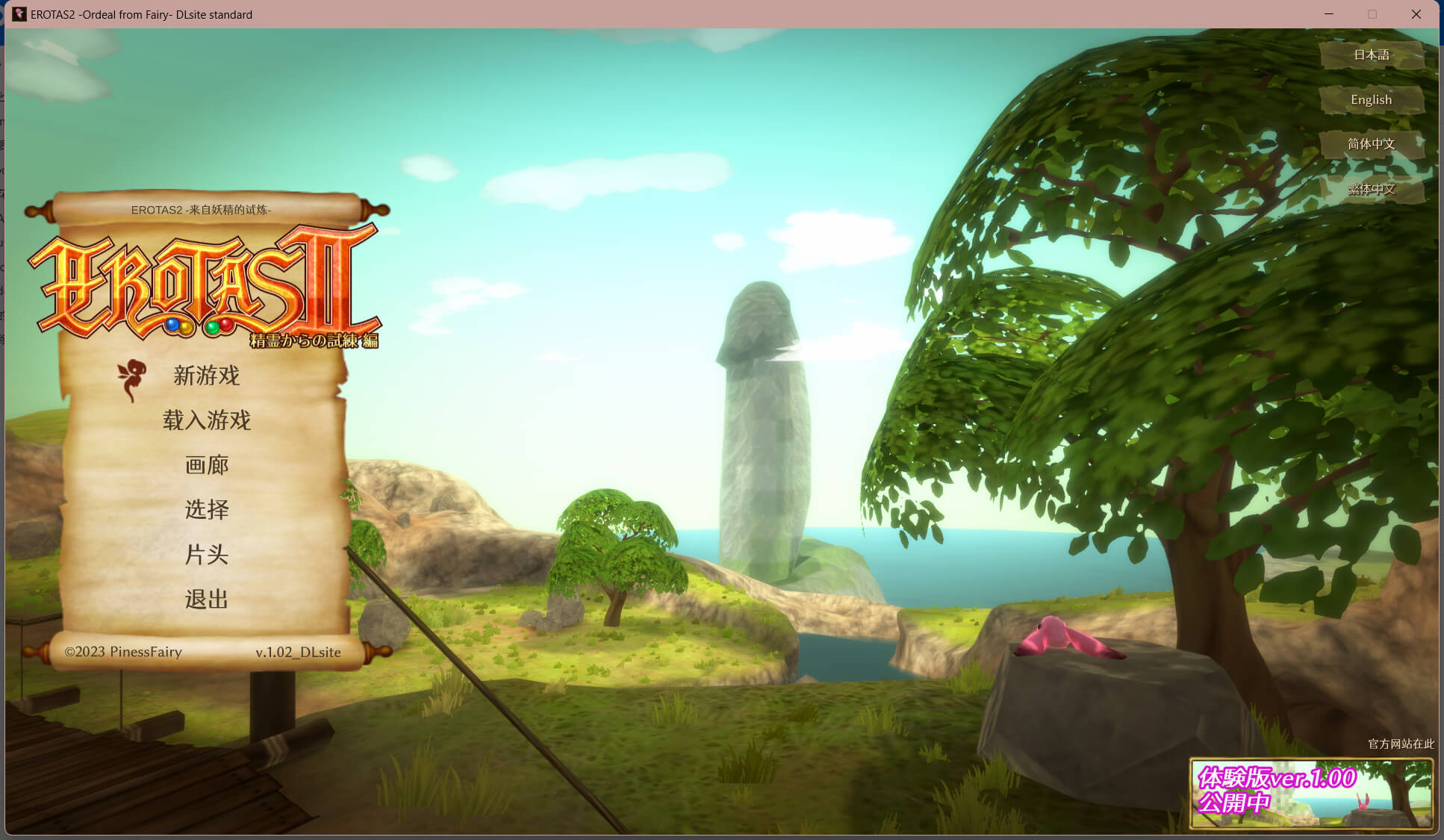This screenshot has width=1444, height=840.
Task: Open the 画廊 gallery
Action: tap(206, 465)
